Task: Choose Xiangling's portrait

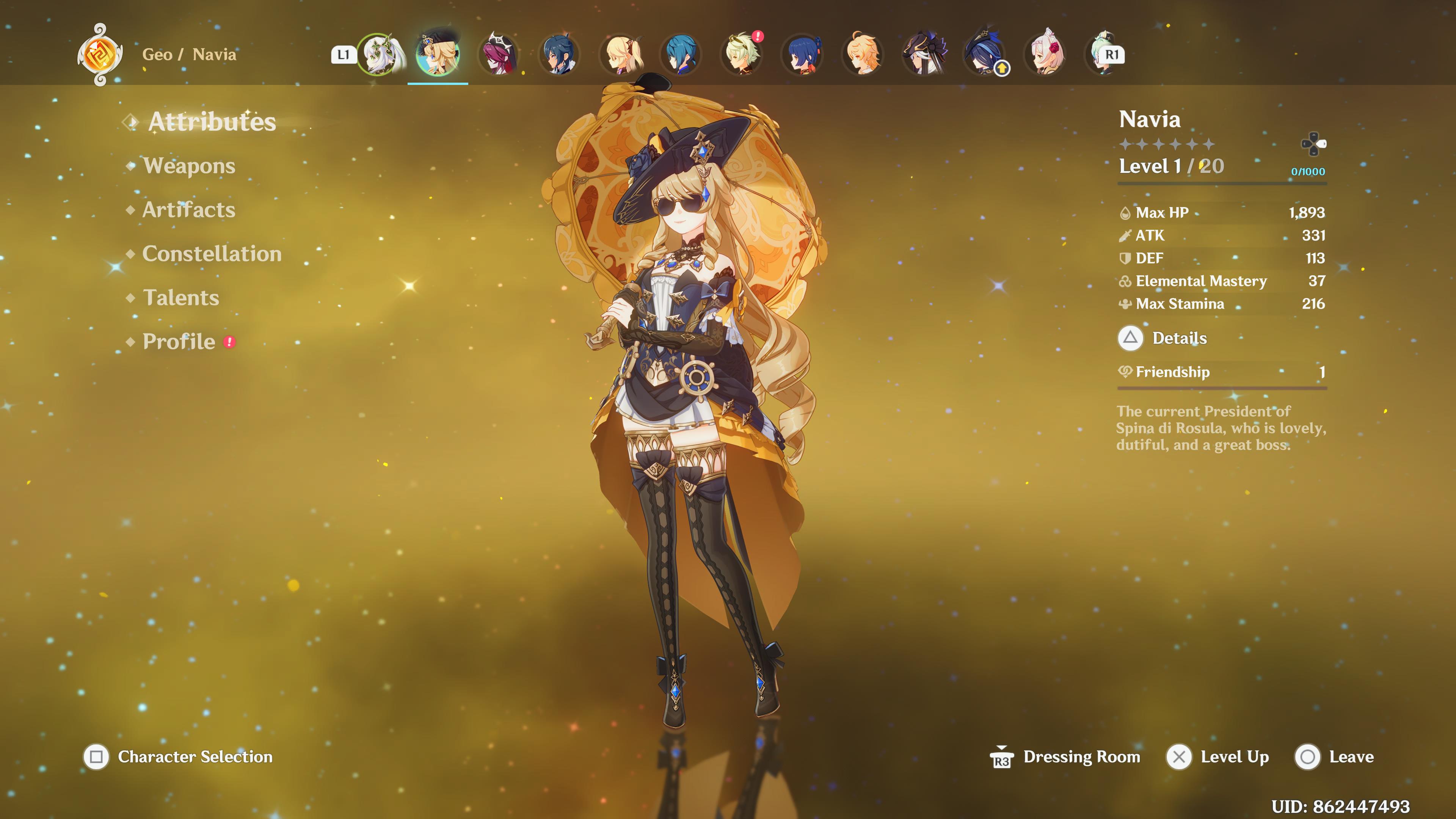Action: click(803, 55)
